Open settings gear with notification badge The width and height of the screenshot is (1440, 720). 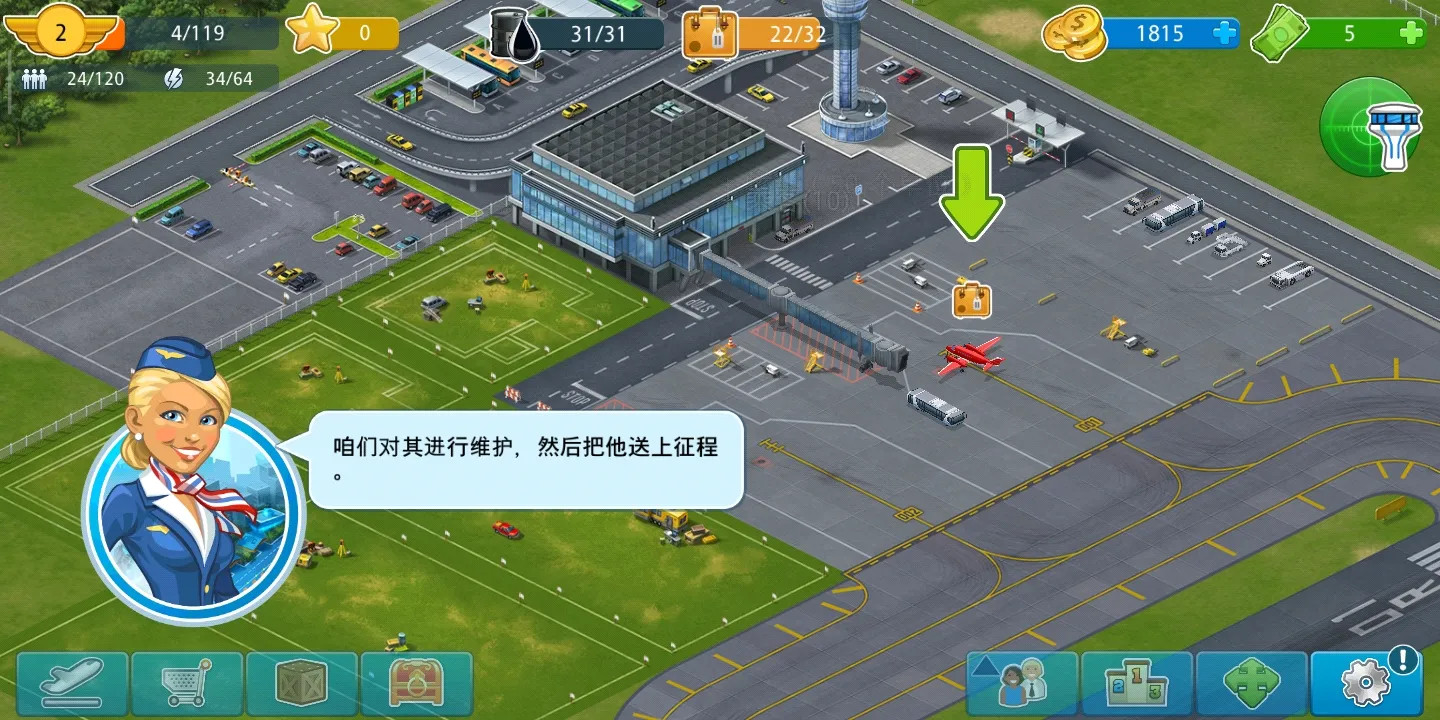1366,683
